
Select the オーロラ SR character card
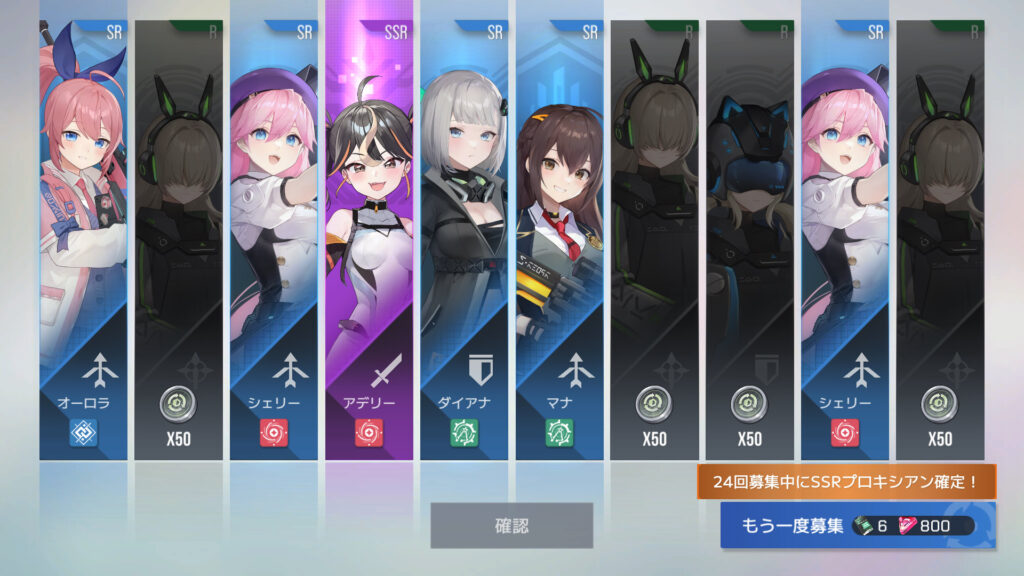coord(84,240)
